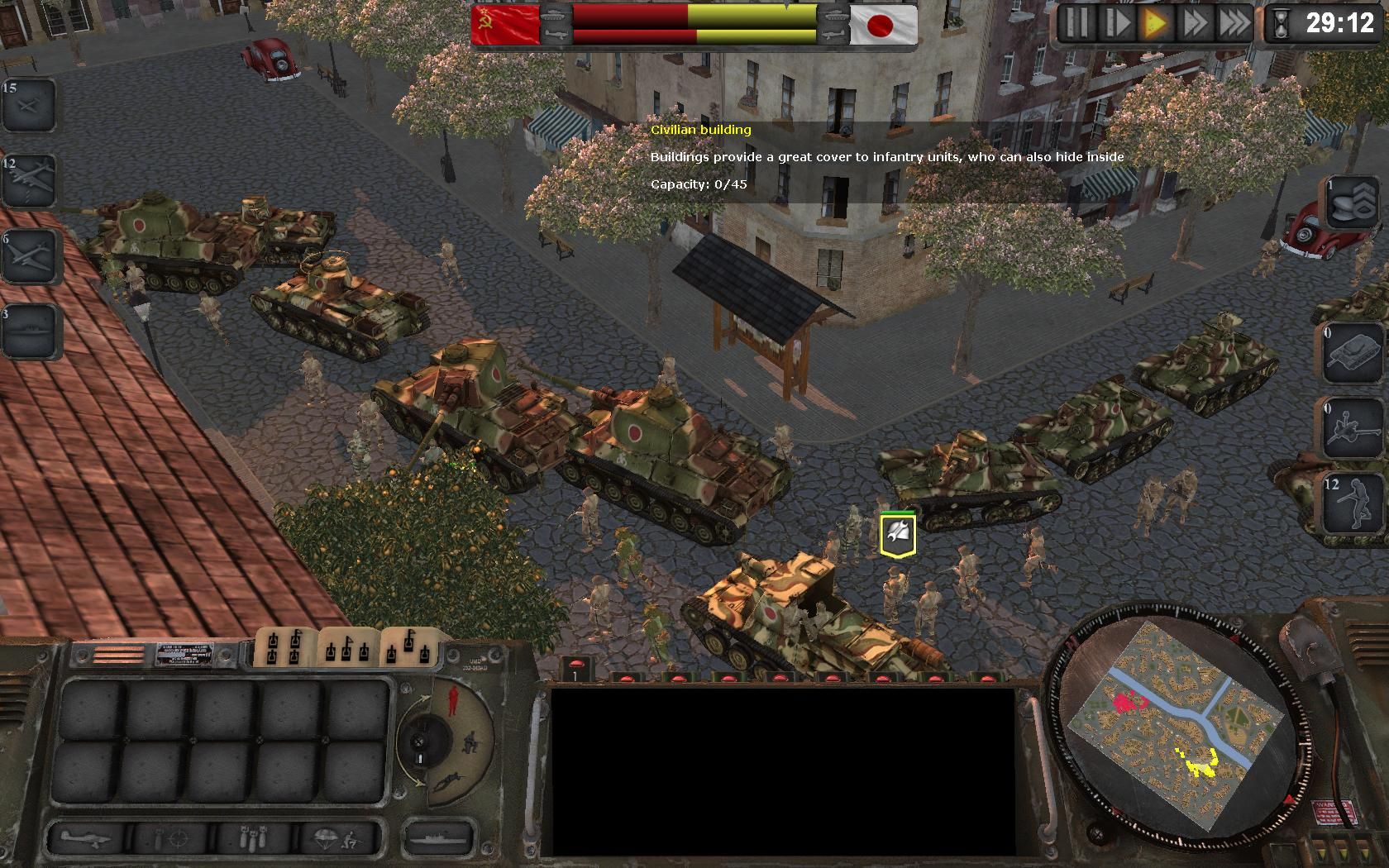
Task: Select the bomber aircraft group numbered 12
Action: tap(29, 179)
